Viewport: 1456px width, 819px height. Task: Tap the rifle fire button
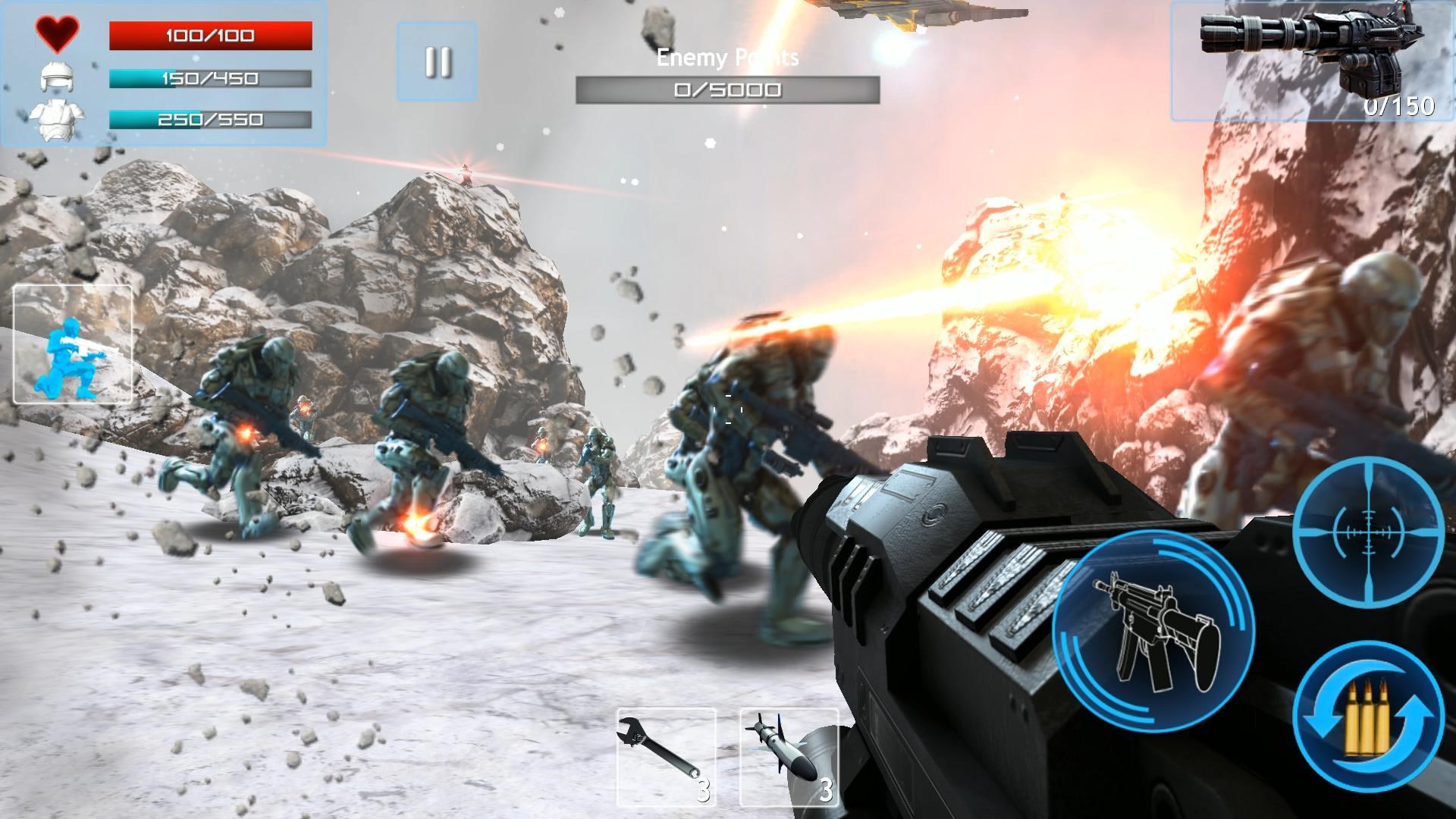click(x=1153, y=631)
